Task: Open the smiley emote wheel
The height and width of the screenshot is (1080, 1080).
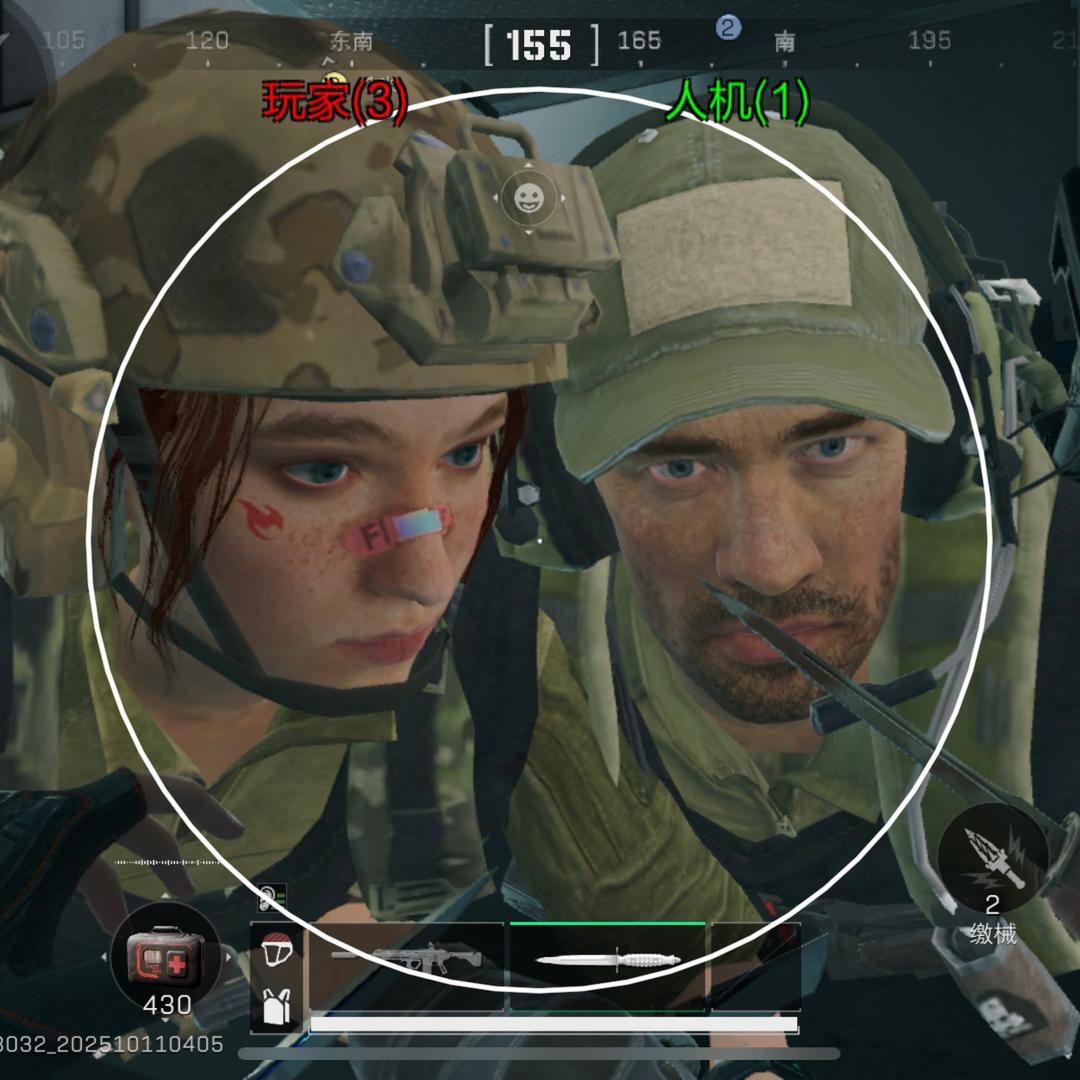Action: pyautogui.click(x=527, y=198)
